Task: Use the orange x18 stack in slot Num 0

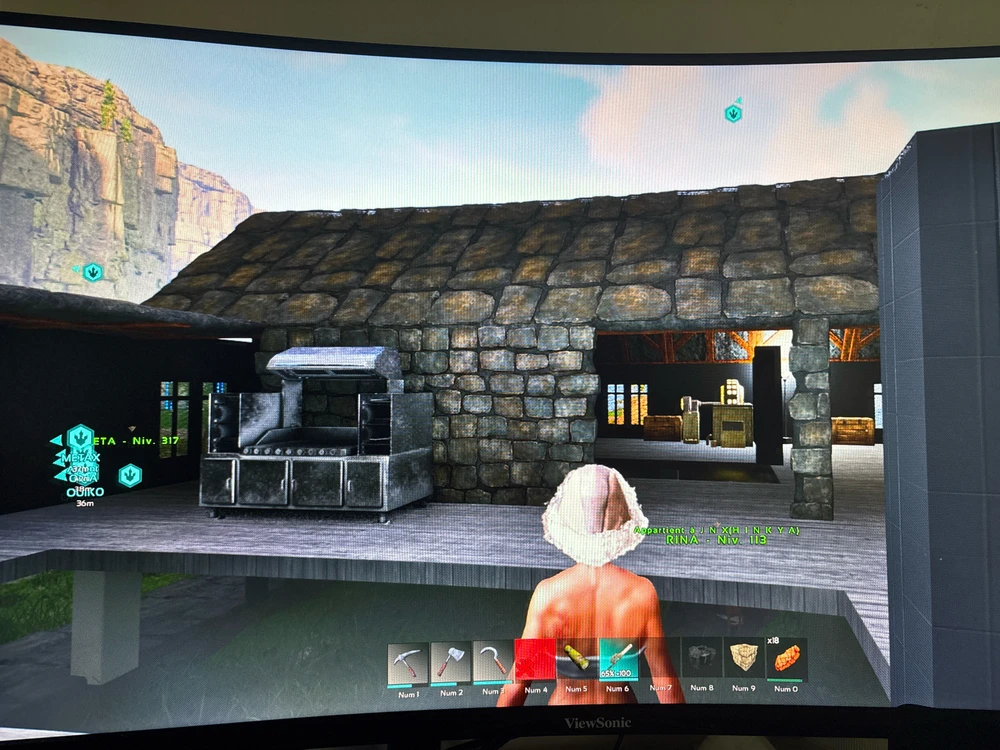Action: [786, 658]
